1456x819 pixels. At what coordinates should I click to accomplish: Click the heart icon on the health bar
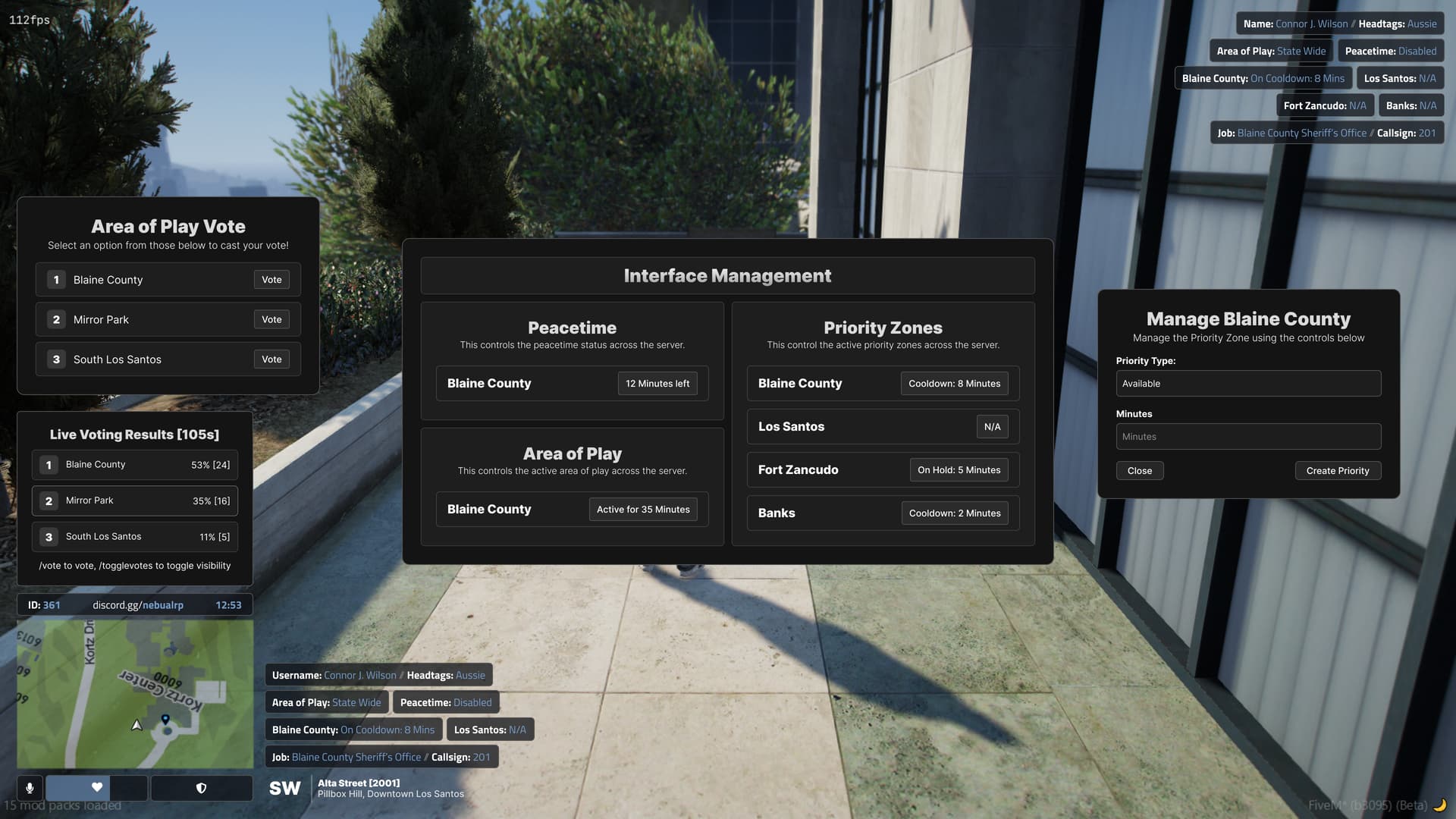tap(96, 788)
